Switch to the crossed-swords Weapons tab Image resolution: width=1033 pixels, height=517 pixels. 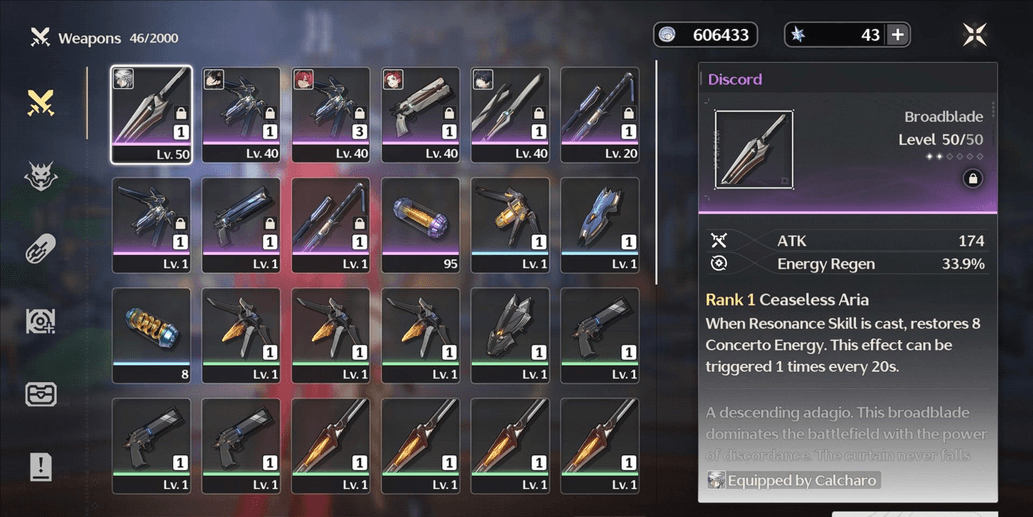click(x=40, y=102)
